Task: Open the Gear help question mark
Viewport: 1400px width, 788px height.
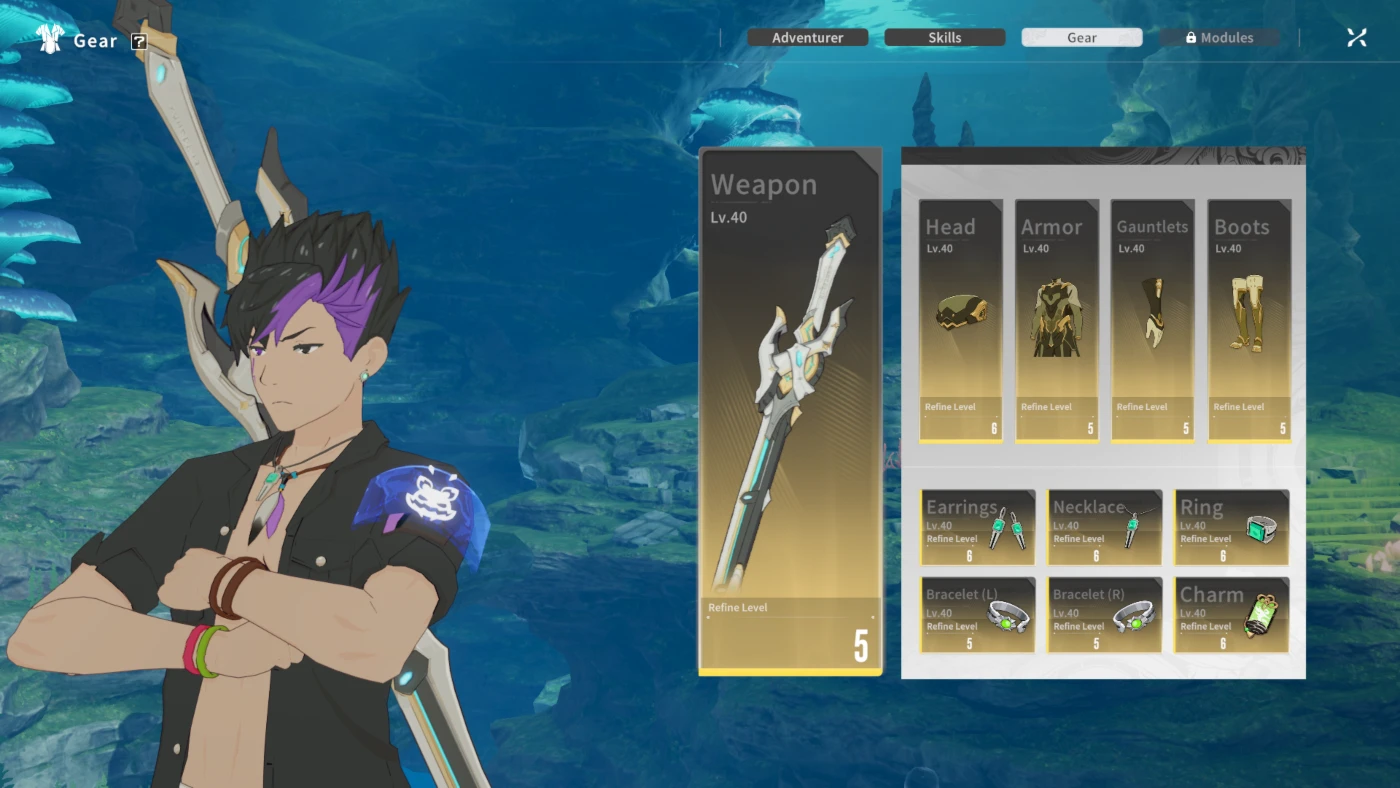Action: [139, 42]
